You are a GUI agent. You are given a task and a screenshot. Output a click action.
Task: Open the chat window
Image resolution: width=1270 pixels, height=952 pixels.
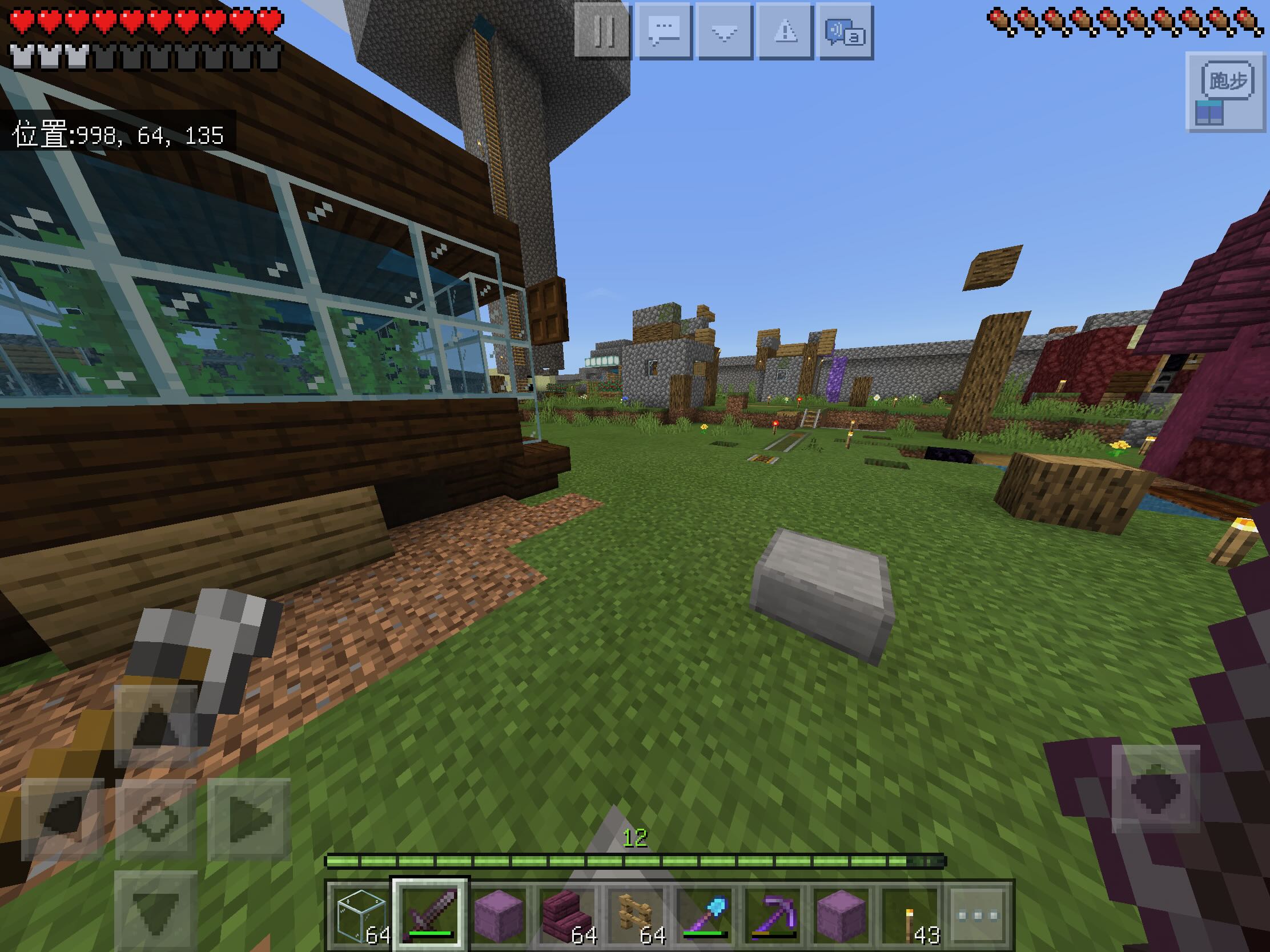(664, 31)
